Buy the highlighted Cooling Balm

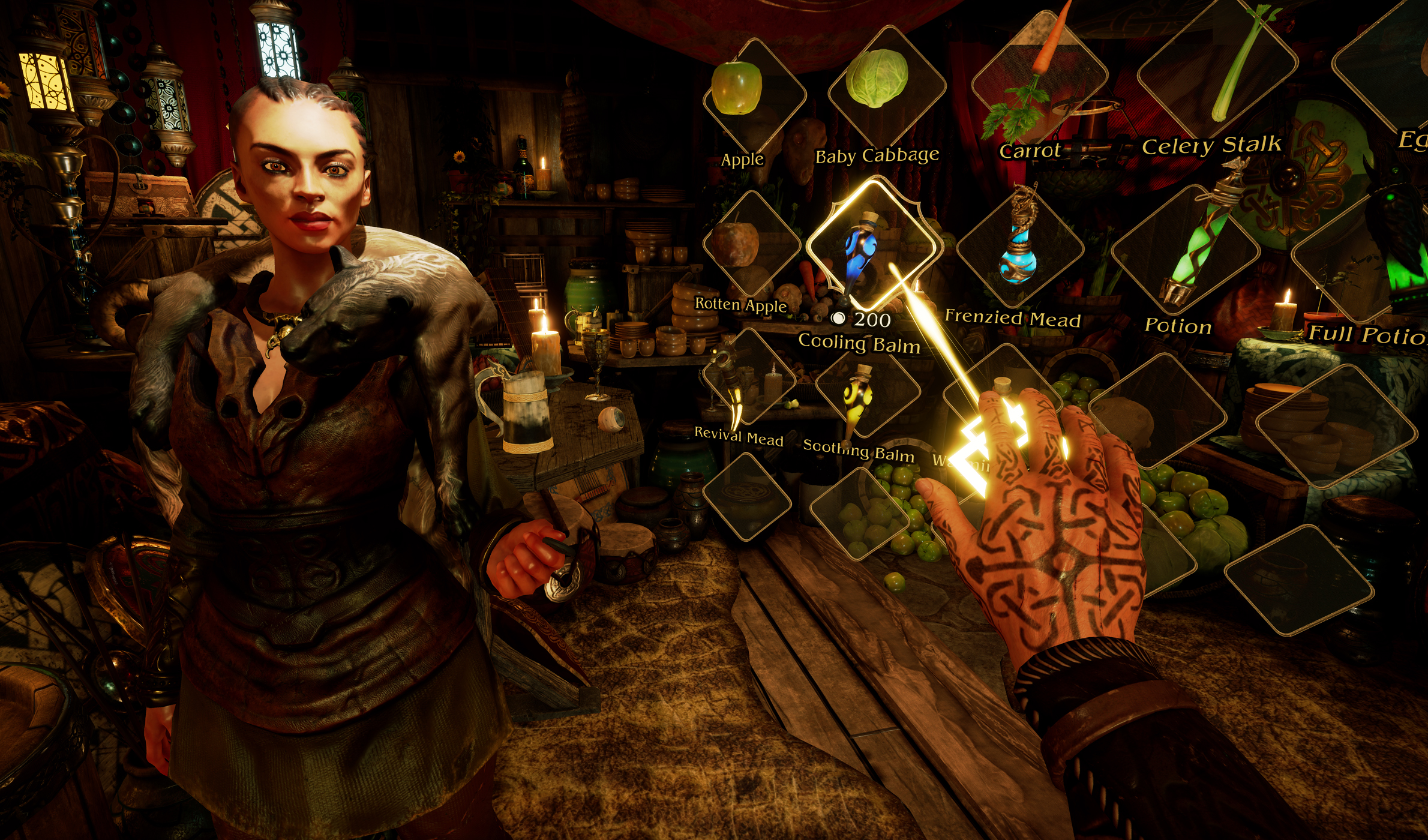click(x=869, y=247)
